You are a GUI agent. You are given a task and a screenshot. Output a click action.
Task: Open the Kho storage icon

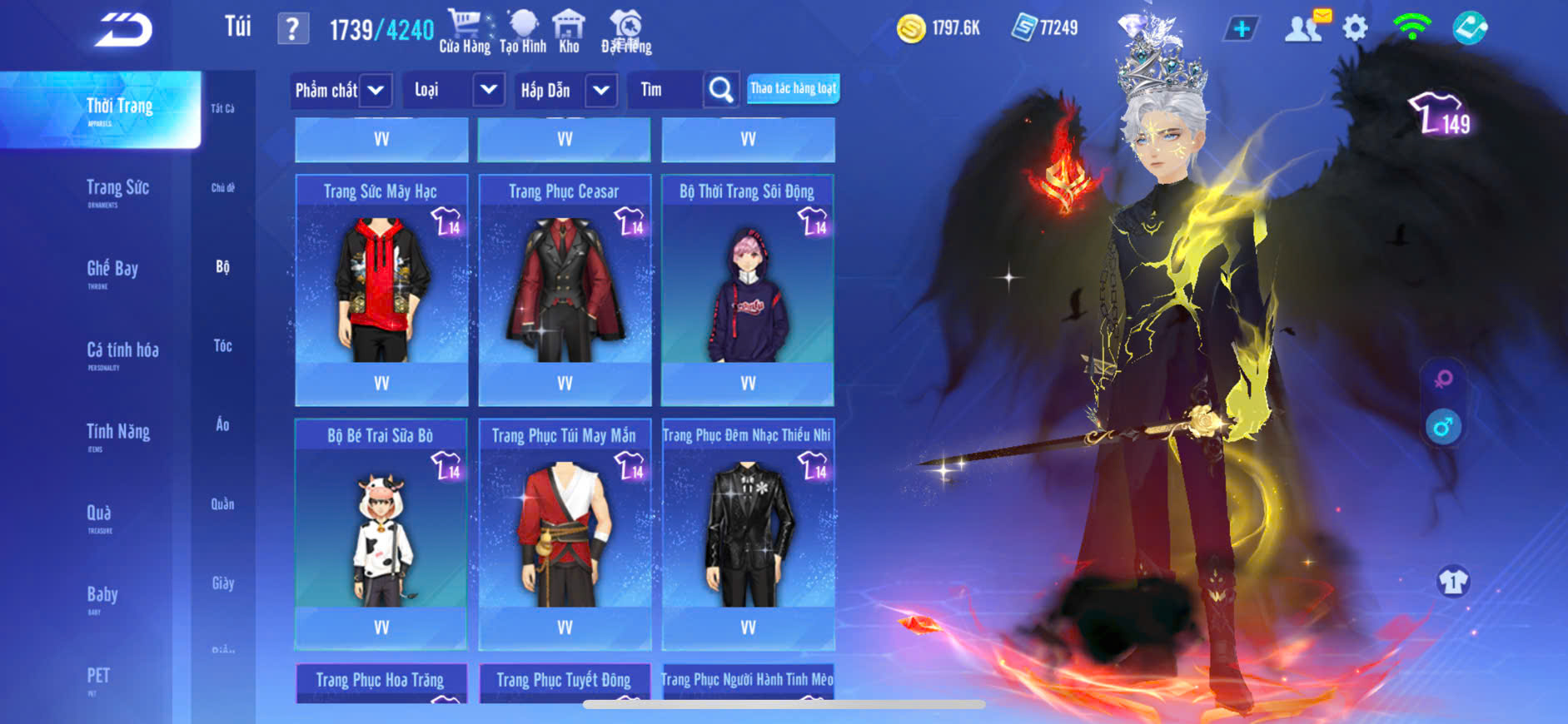[x=569, y=32]
